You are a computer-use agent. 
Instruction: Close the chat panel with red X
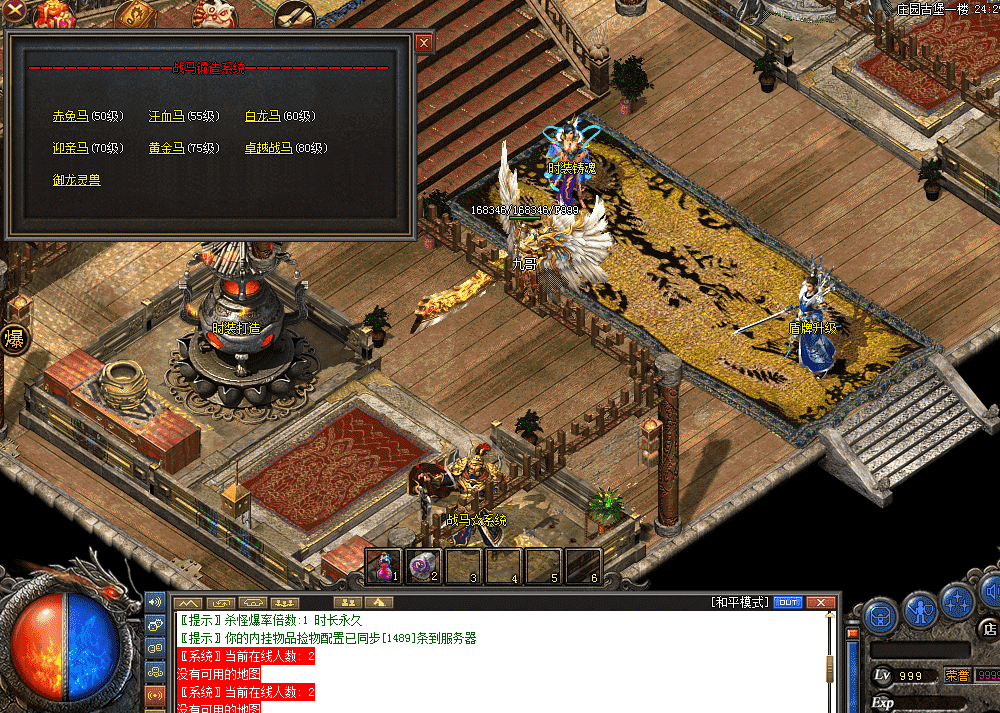(x=821, y=602)
